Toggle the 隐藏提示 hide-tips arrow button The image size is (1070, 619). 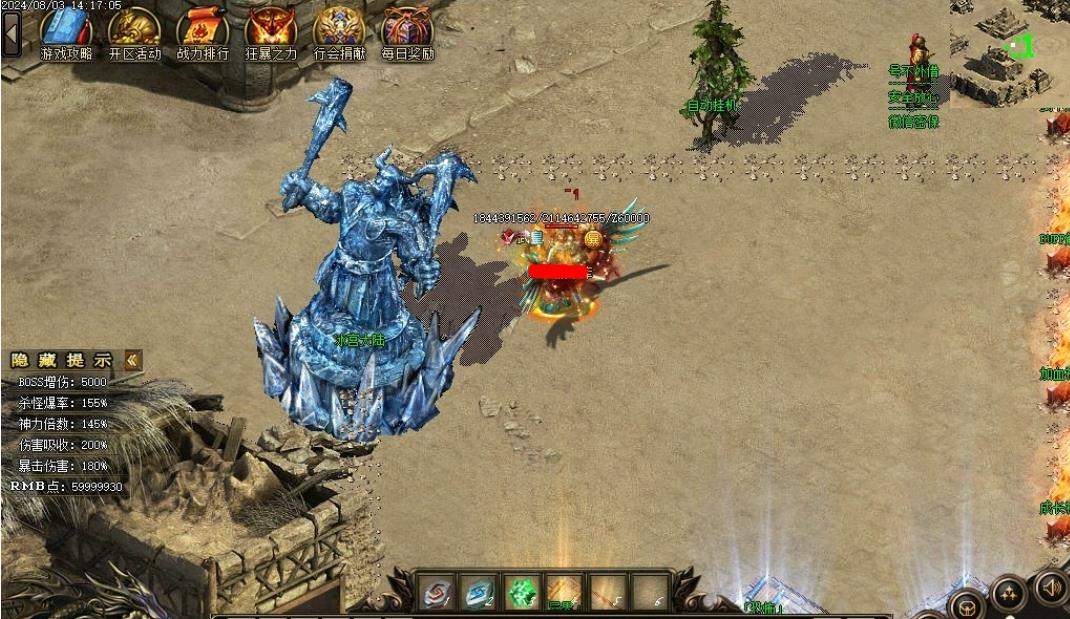[133, 360]
